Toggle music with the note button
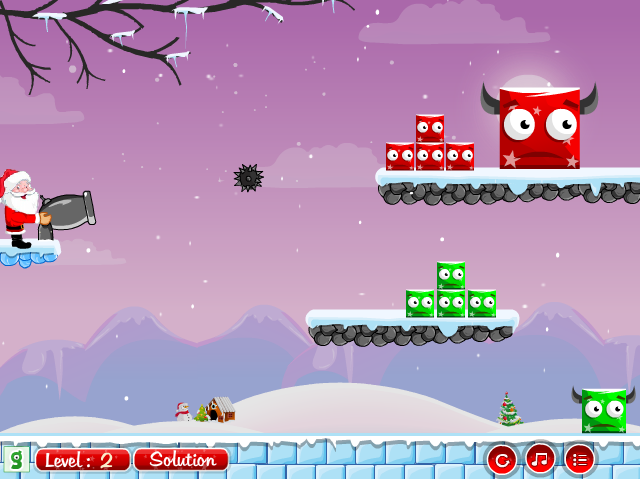 pyautogui.click(x=540, y=459)
